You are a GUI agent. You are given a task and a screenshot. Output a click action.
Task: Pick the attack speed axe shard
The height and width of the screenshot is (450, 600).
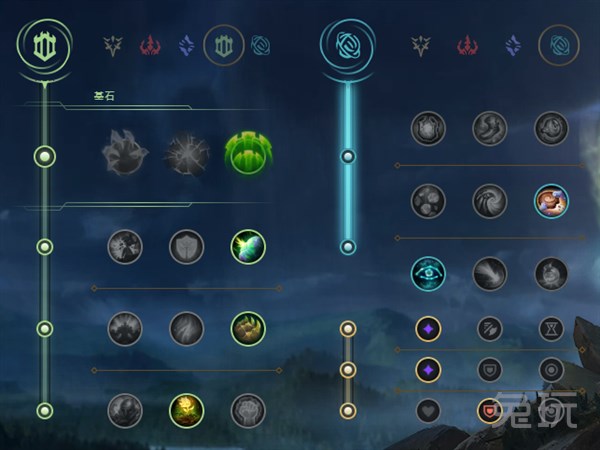[x=490, y=328]
